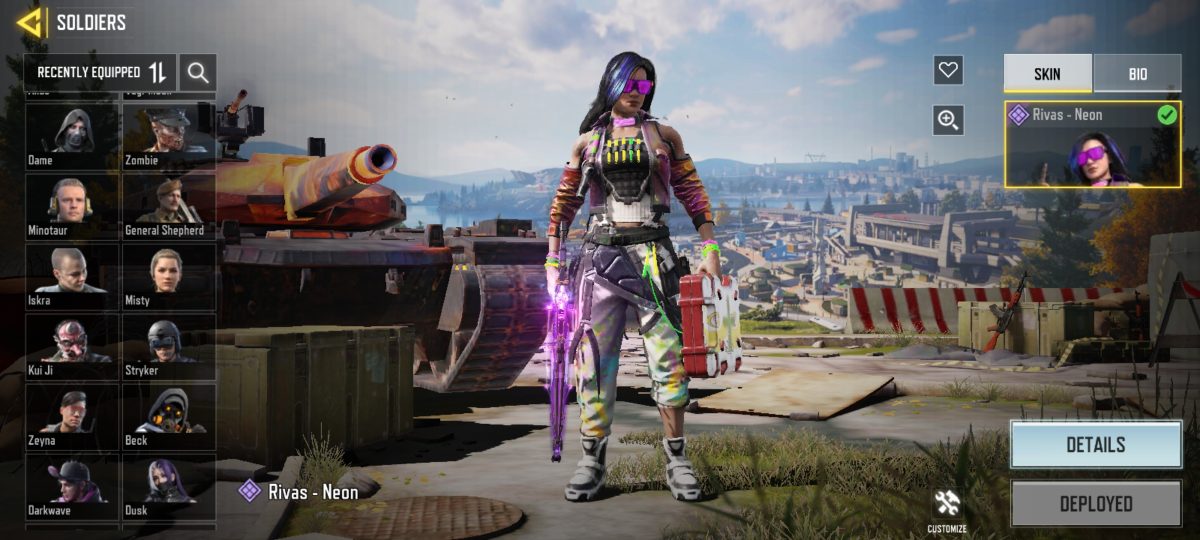The height and width of the screenshot is (540, 1200).
Task: Choose the Zeyna soldier tile
Action: pyautogui.click(x=72, y=415)
